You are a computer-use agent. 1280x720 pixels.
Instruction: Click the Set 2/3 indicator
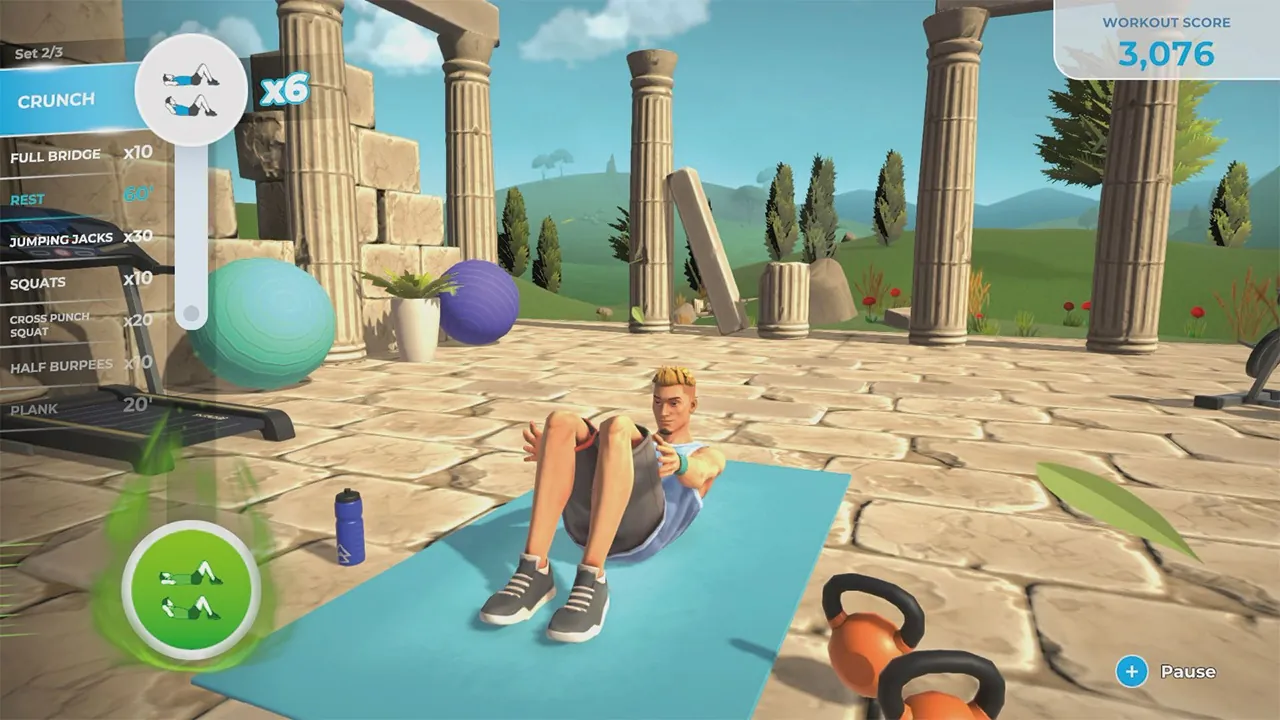tap(40, 52)
